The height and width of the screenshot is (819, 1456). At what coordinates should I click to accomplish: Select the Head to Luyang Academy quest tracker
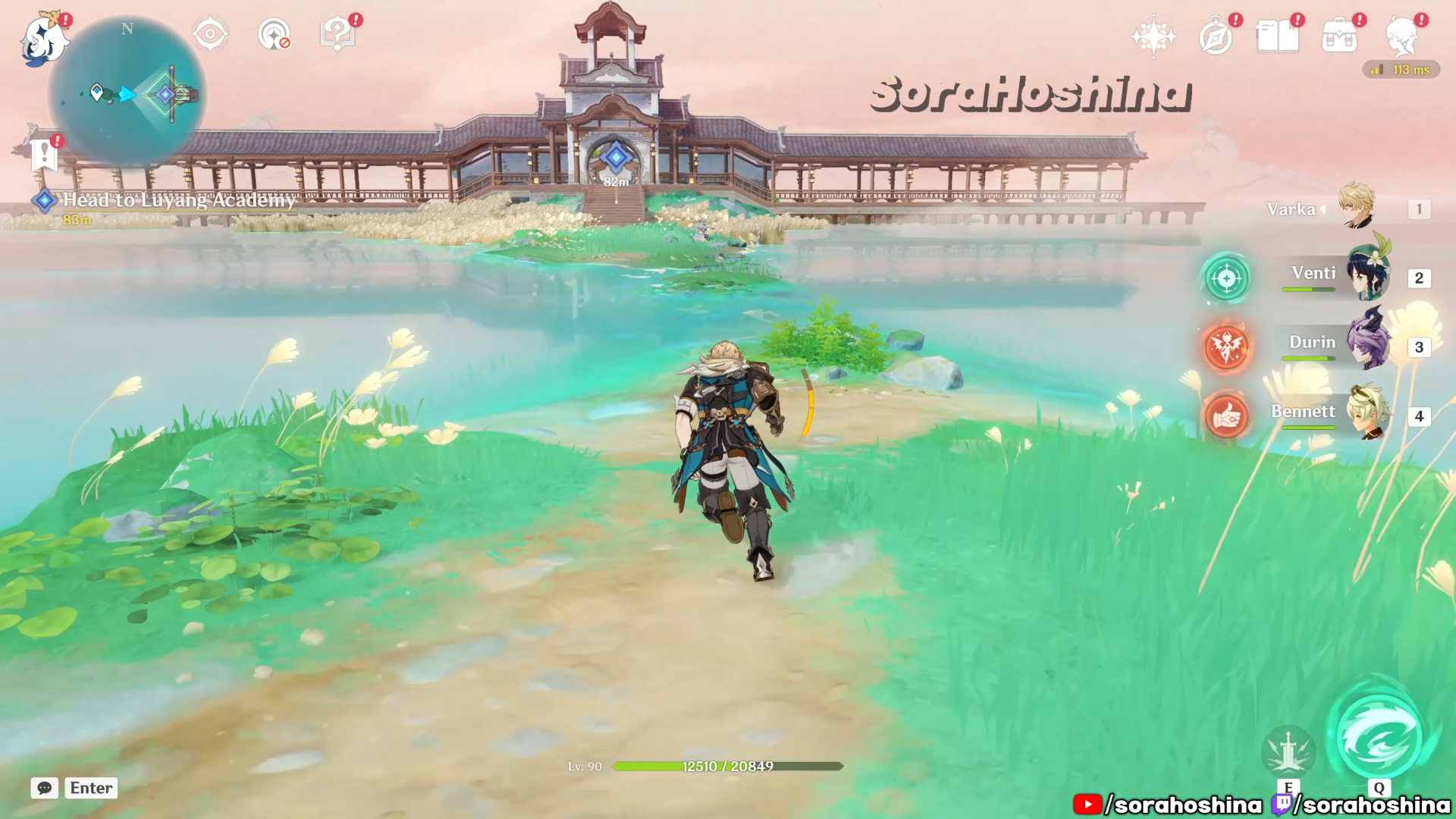click(x=178, y=199)
